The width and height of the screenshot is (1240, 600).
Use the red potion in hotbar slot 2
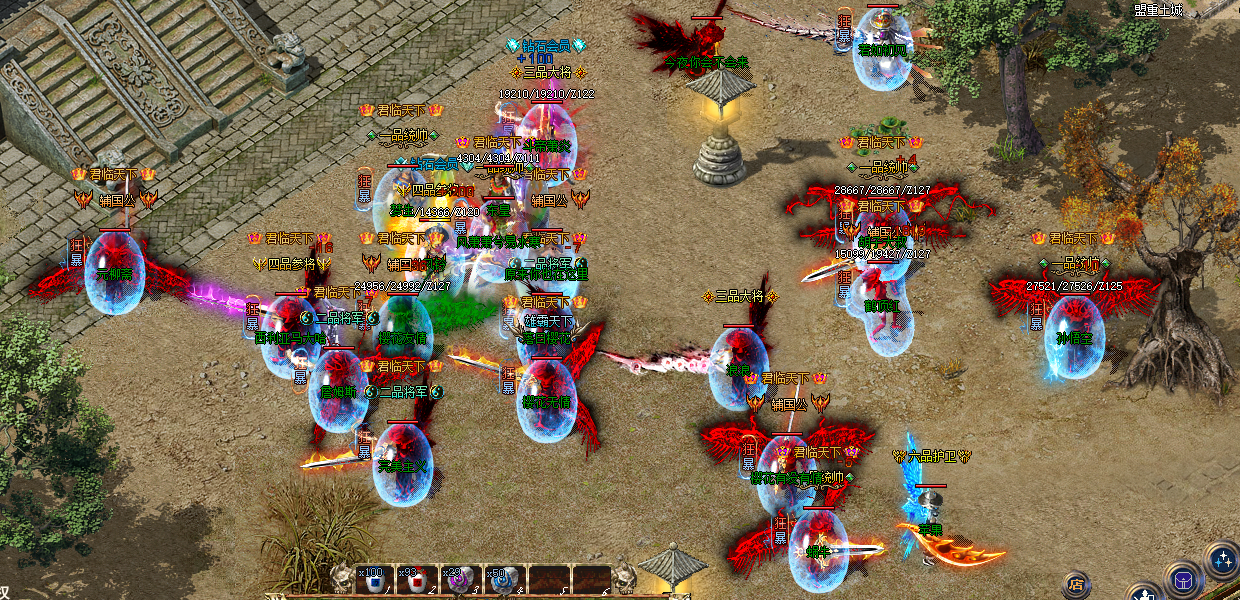(417, 581)
